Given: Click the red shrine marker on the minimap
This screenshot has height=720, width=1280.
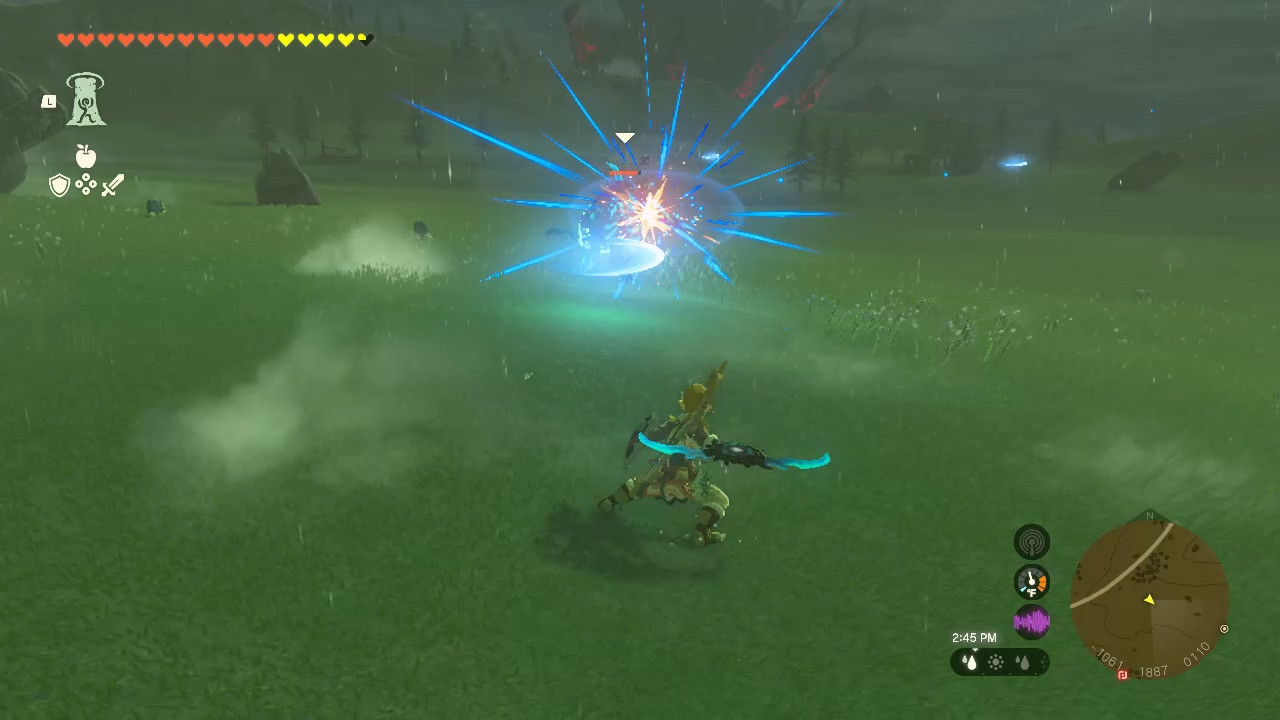Looking at the screenshot, I should [x=1122, y=673].
